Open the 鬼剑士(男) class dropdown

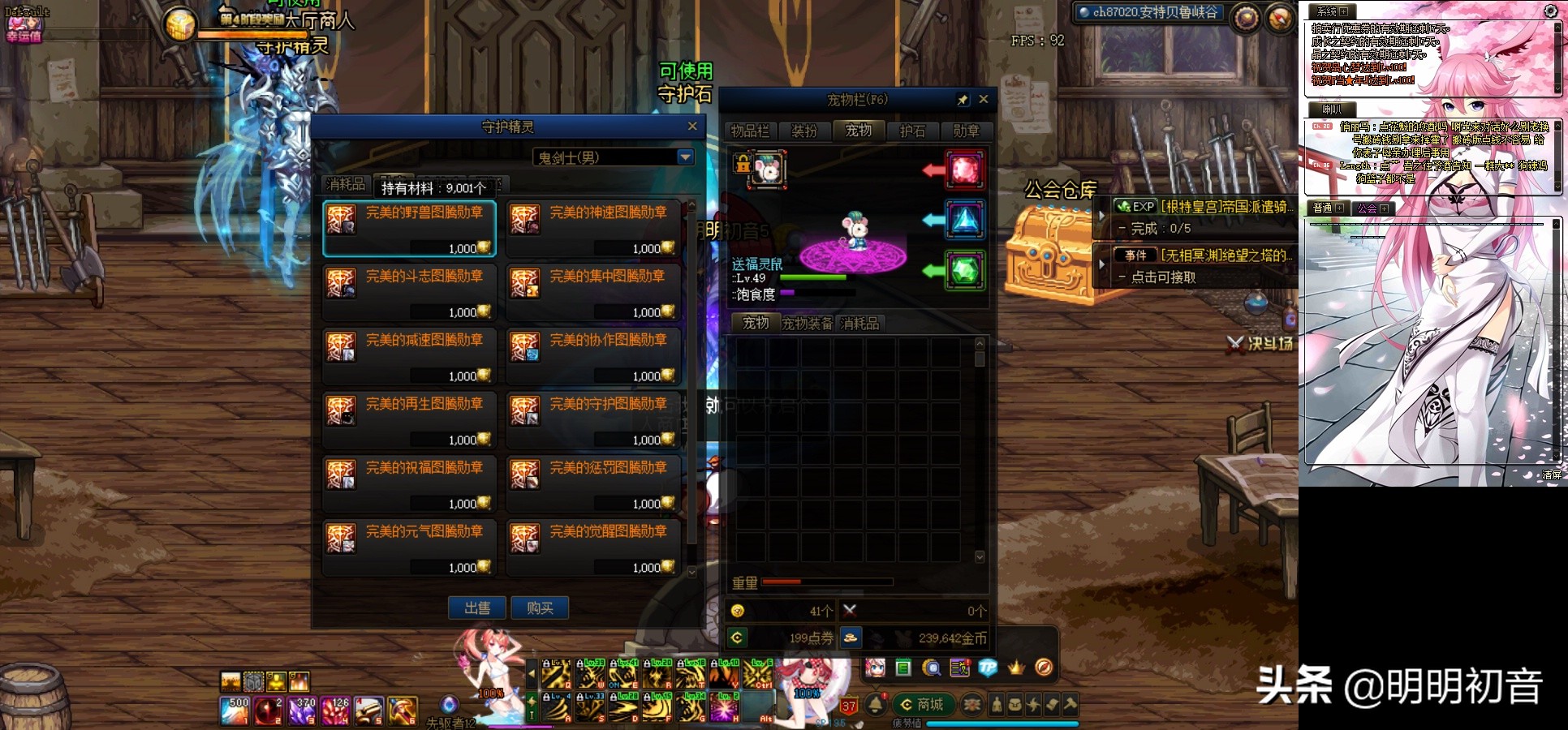coord(685,157)
